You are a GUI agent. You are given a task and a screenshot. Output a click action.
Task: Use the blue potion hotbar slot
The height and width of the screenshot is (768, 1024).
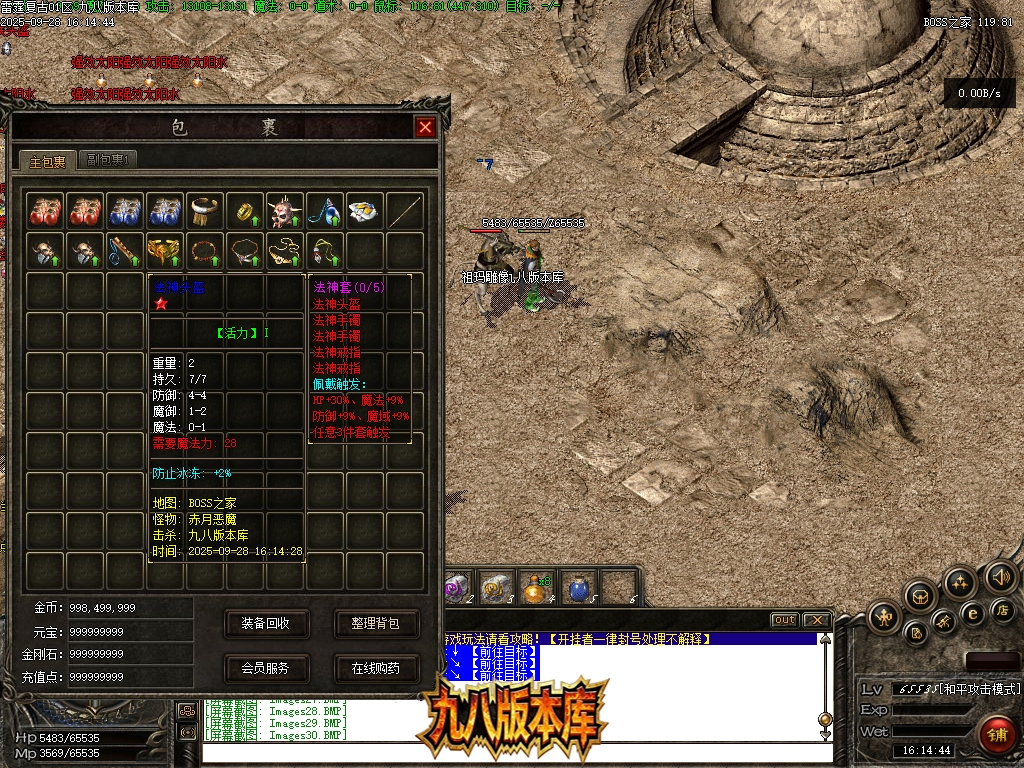(x=578, y=588)
